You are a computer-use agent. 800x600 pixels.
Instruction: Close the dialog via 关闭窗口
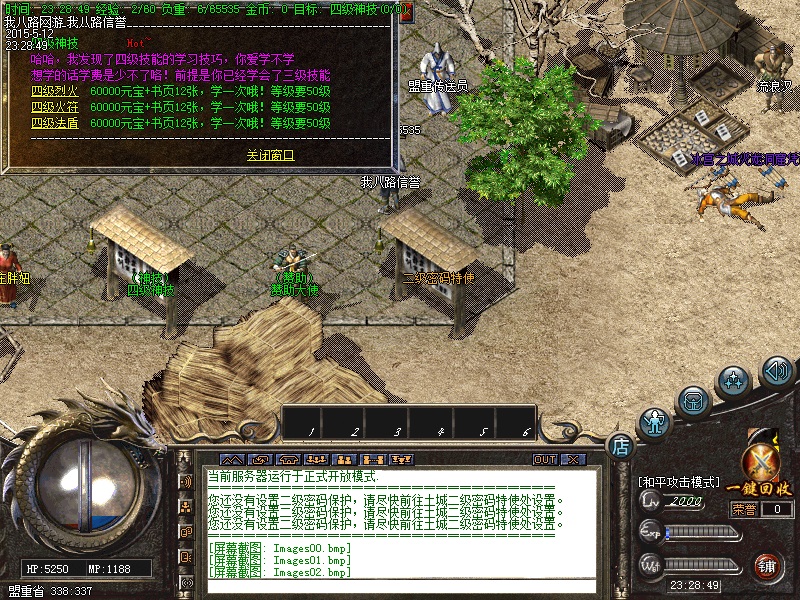click(x=271, y=156)
